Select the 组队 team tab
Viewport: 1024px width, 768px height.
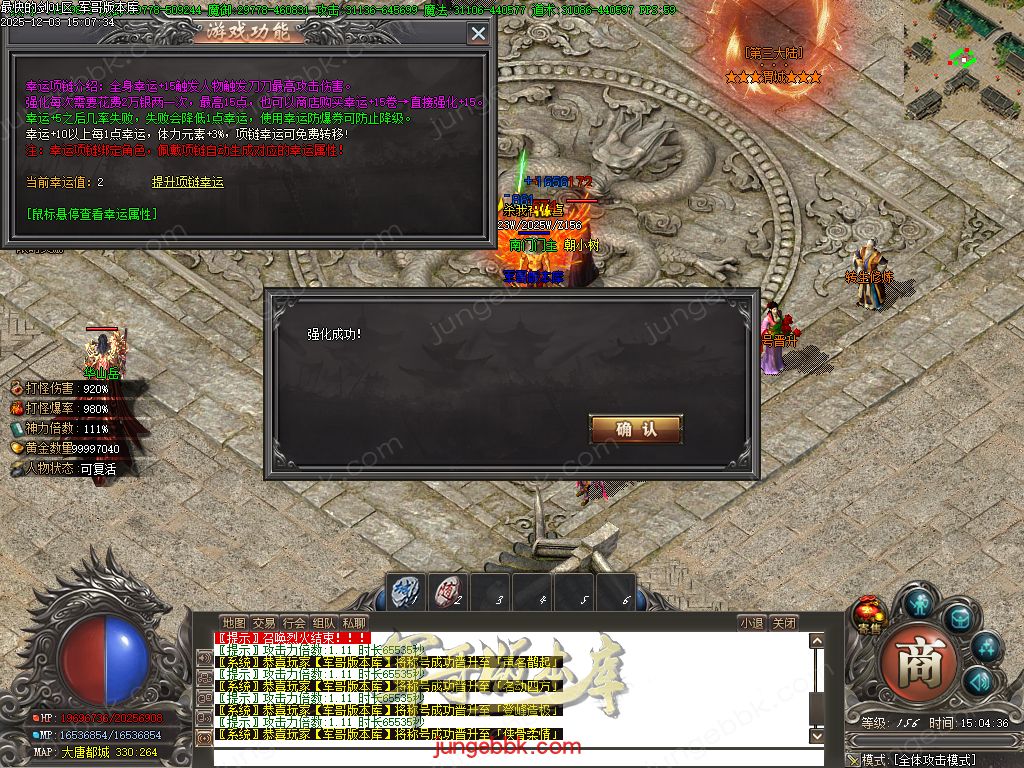click(x=324, y=622)
